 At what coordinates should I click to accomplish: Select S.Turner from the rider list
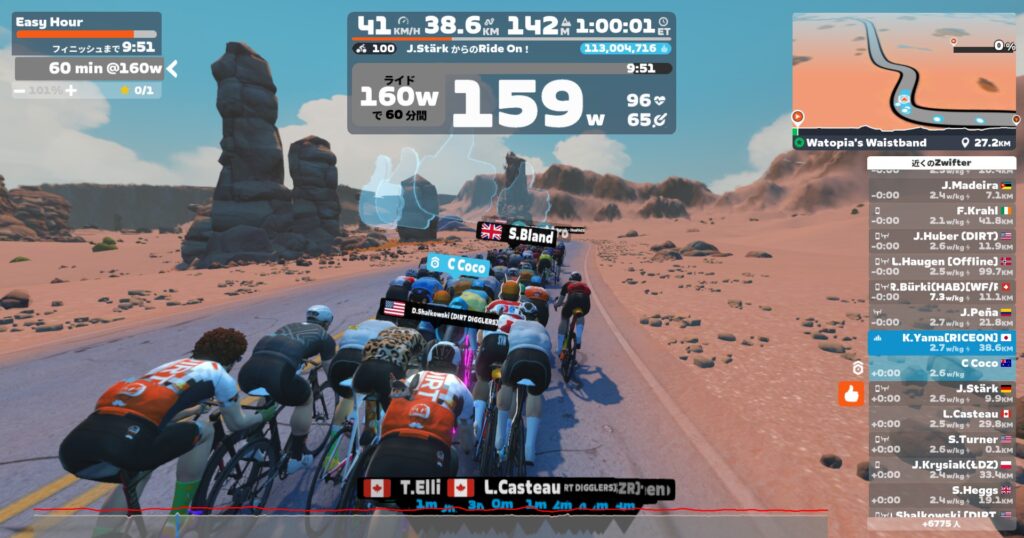coord(942,444)
